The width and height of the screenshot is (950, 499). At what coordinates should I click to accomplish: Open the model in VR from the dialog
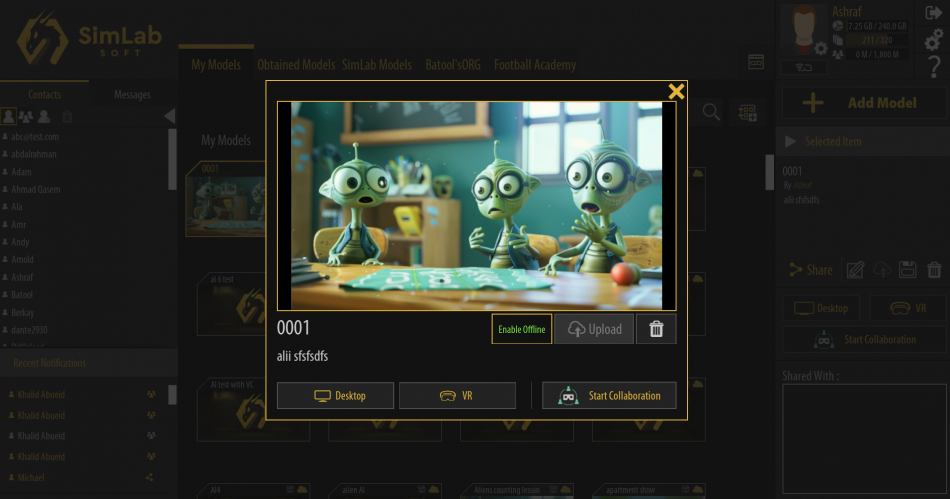coord(457,396)
